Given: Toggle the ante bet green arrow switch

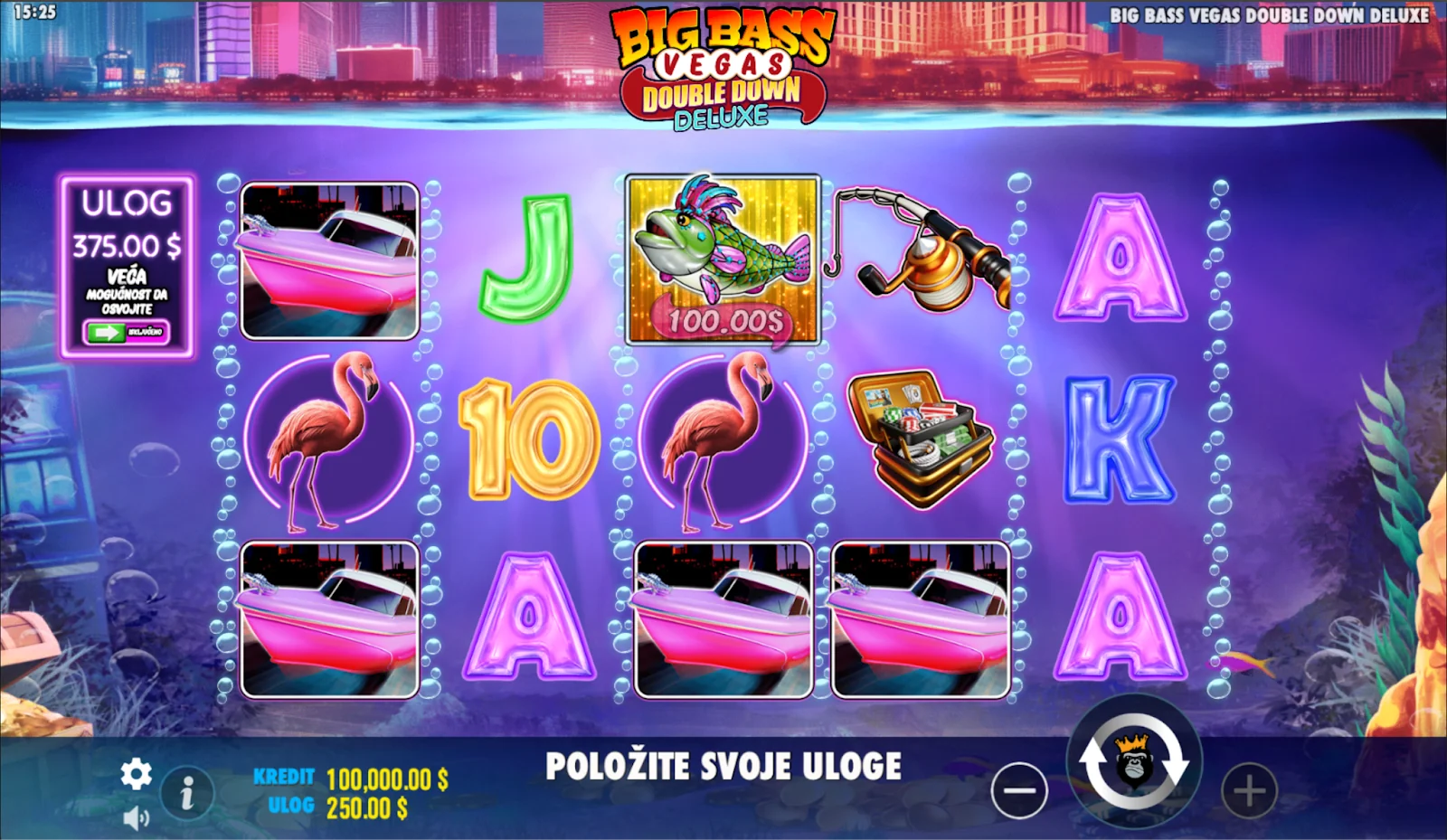Looking at the screenshot, I should click(x=126, y=333).
